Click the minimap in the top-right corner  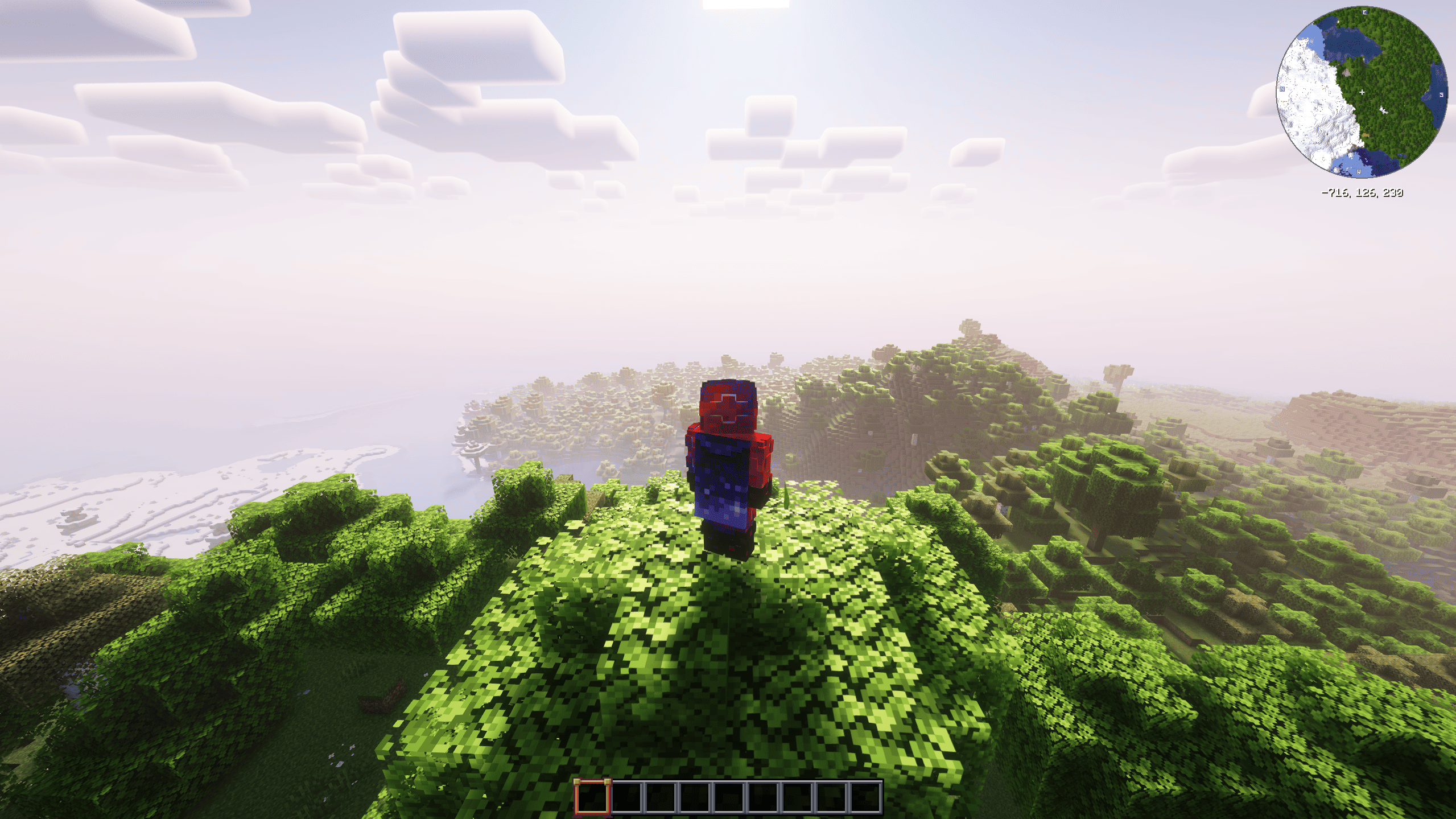pyautogui.click(x=1363, y=94)
